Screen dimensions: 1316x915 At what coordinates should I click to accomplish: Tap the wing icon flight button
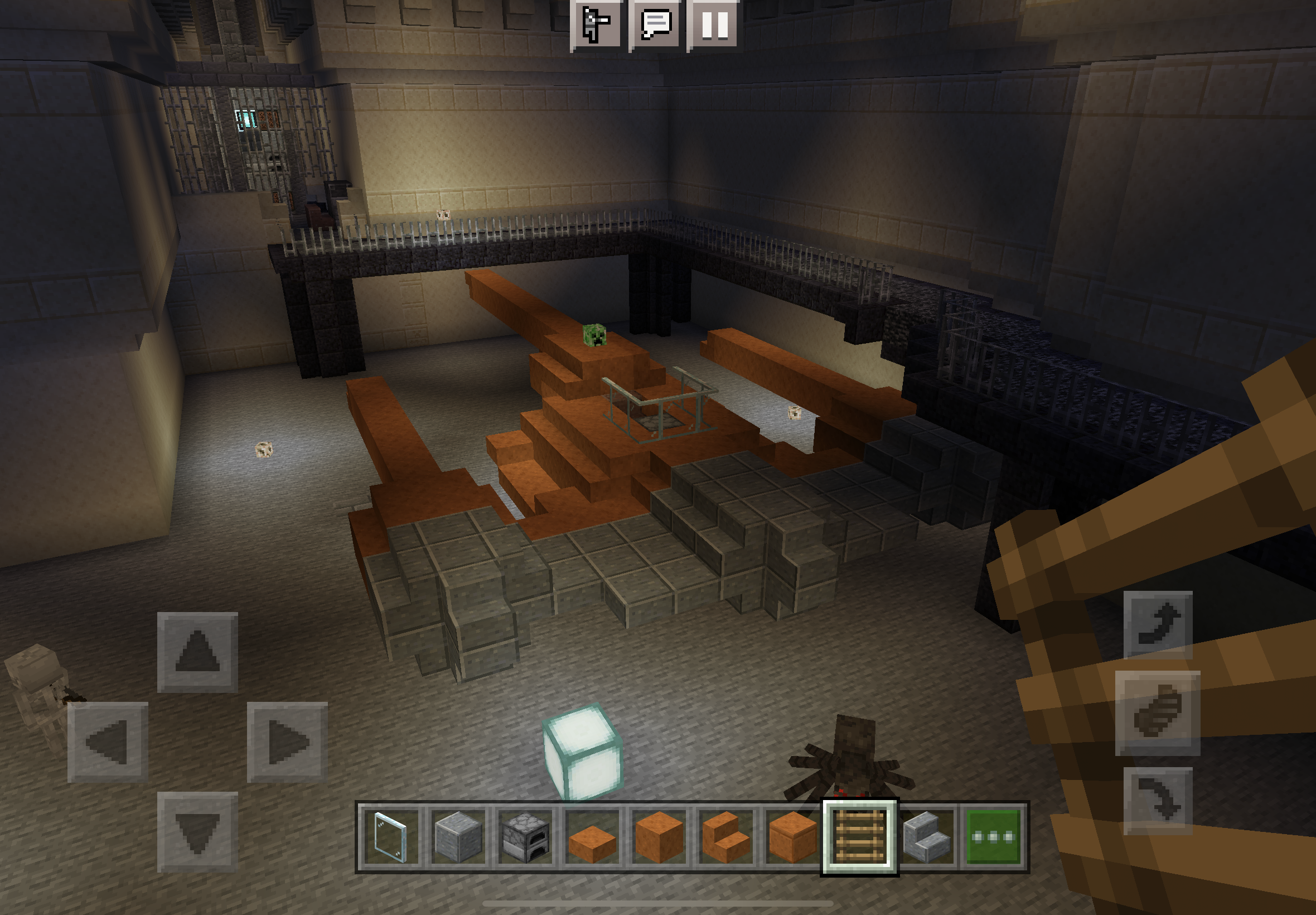point(1157,712)
